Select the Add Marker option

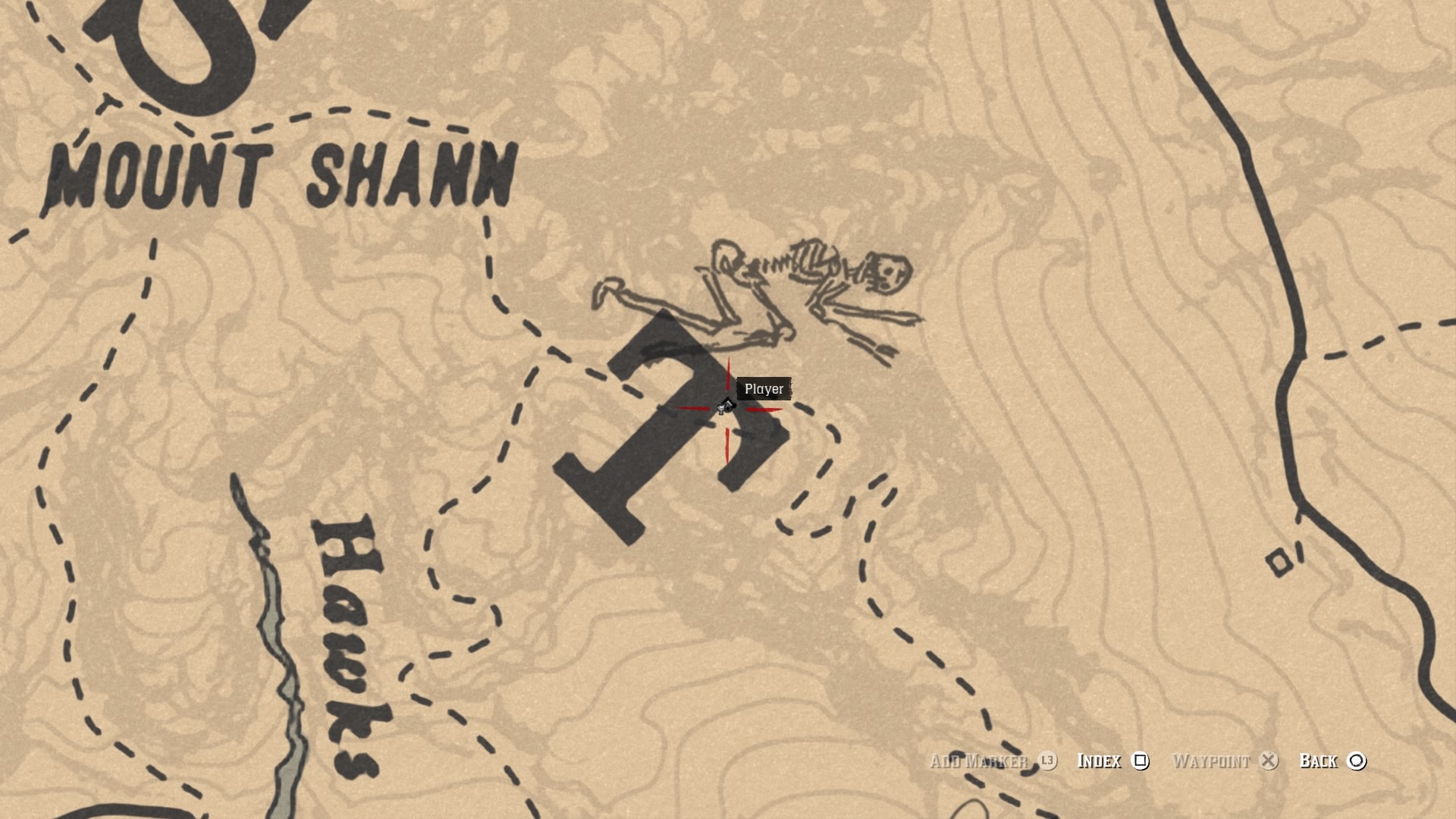[992, 761]
